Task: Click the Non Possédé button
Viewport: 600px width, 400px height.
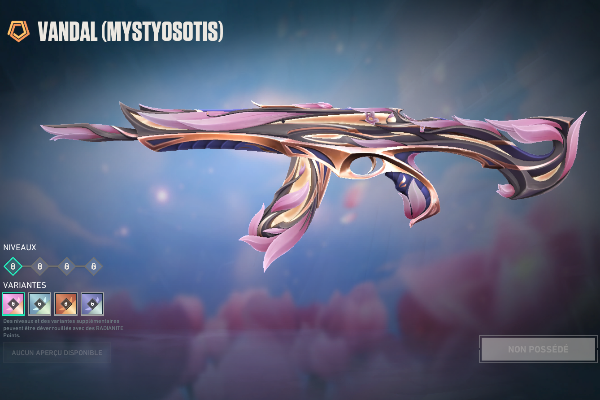Action: (x=538, y=349)
